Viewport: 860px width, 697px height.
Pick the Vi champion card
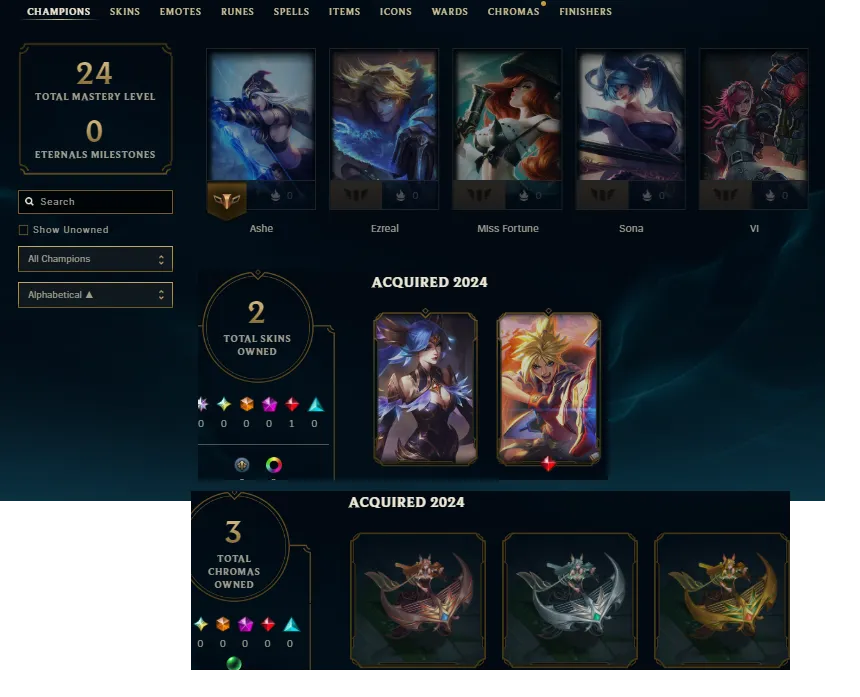[753, 128]
